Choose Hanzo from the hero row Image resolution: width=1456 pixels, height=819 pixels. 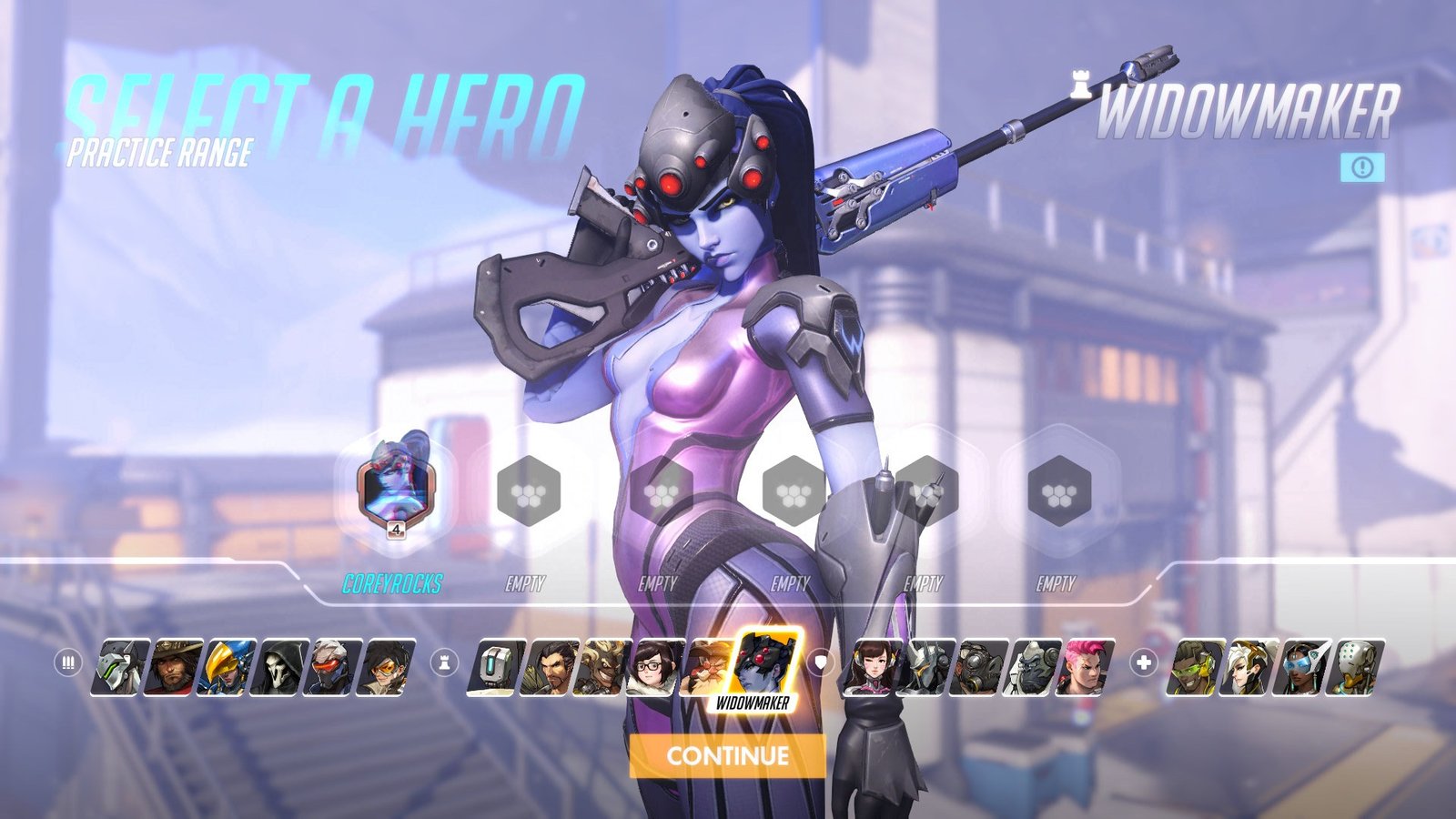(551, 667)
